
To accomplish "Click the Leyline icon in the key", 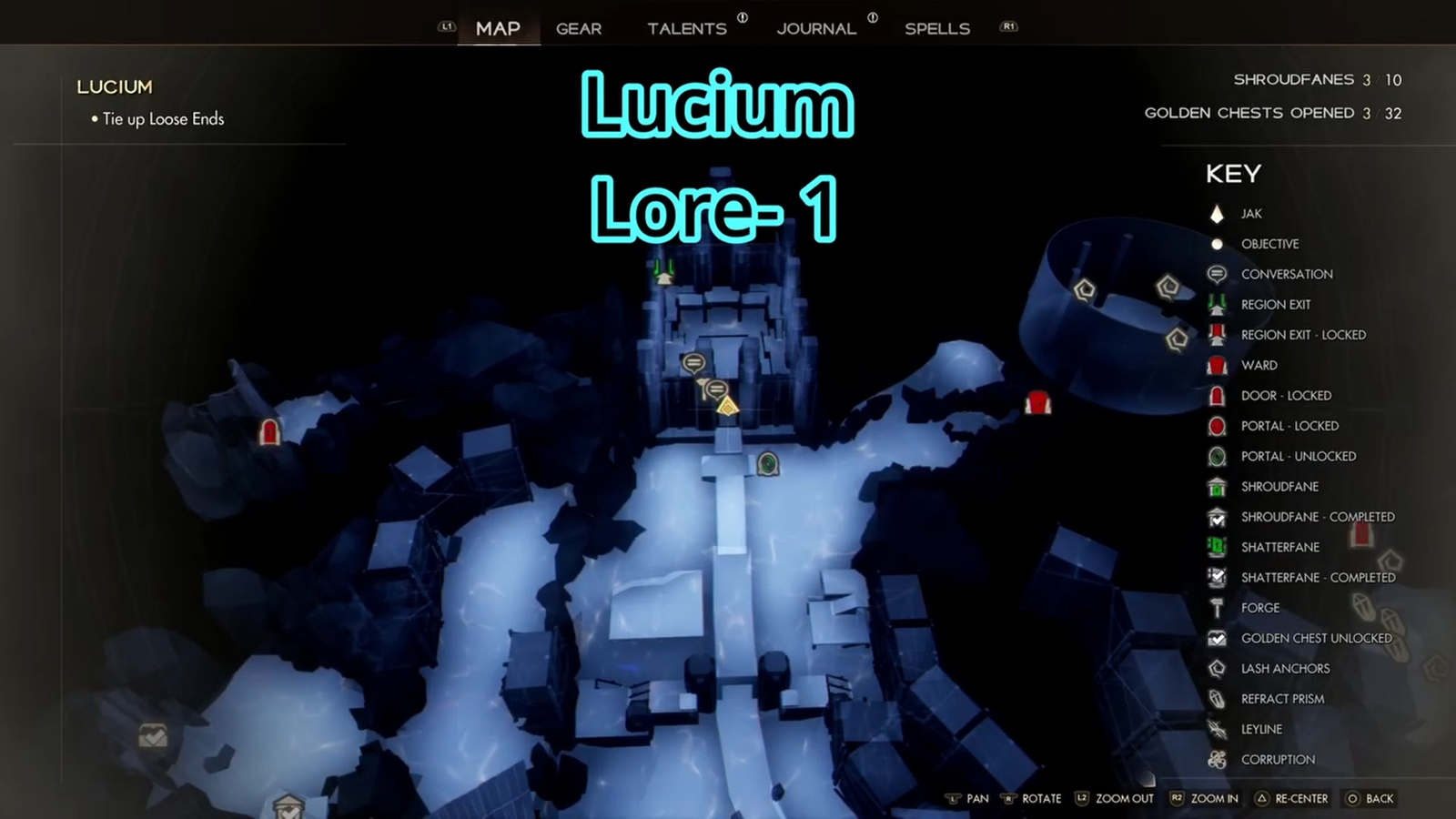I will [1217, 729].
